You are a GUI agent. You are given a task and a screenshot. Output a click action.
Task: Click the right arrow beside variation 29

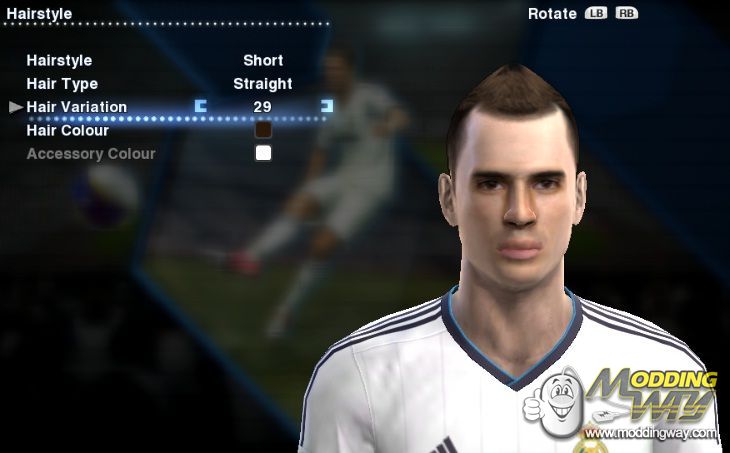point(326,105)
